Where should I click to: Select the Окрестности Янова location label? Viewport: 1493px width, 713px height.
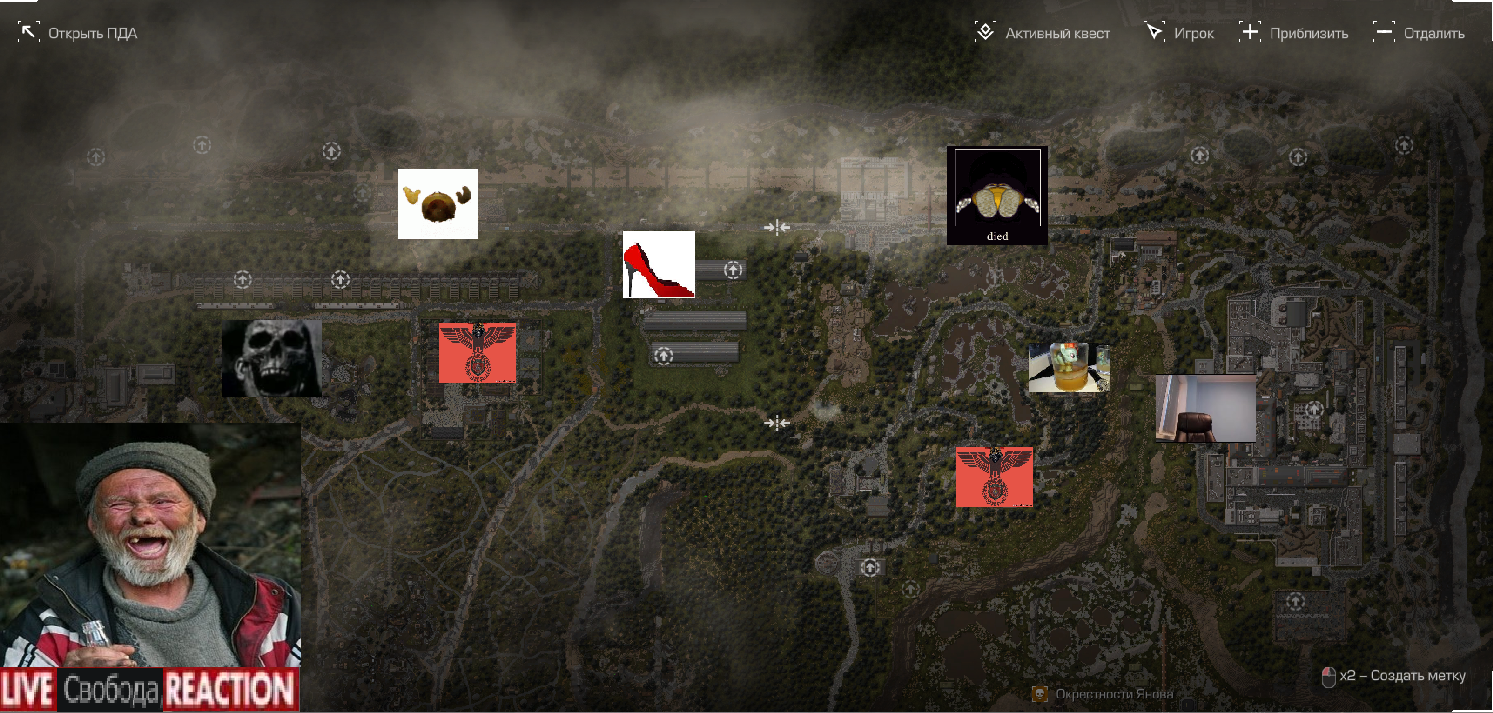point(1104,694)
